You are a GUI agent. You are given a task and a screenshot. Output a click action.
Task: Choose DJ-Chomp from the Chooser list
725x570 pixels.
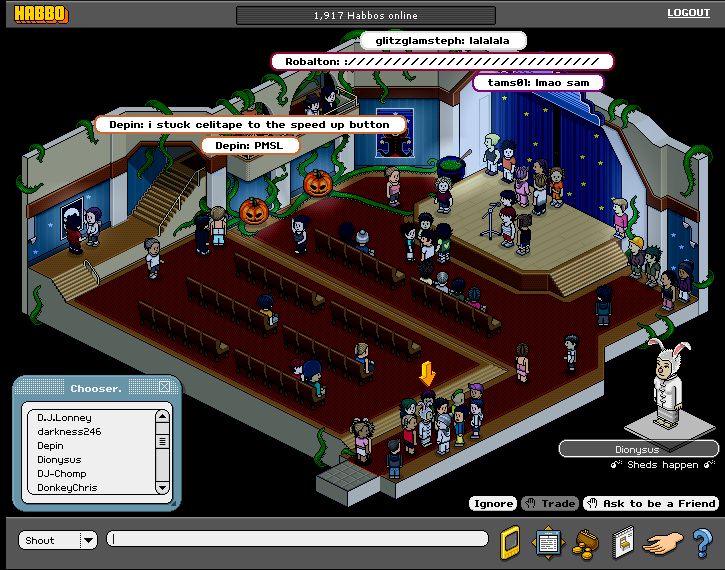click(62, 473)
